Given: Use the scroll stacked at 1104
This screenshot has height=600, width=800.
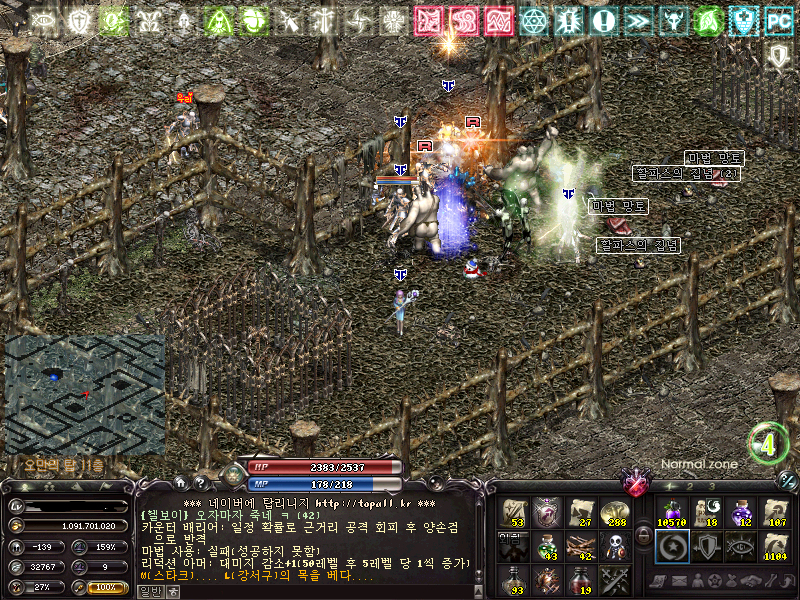Looking at the screenshot, I should click(774, 546).
